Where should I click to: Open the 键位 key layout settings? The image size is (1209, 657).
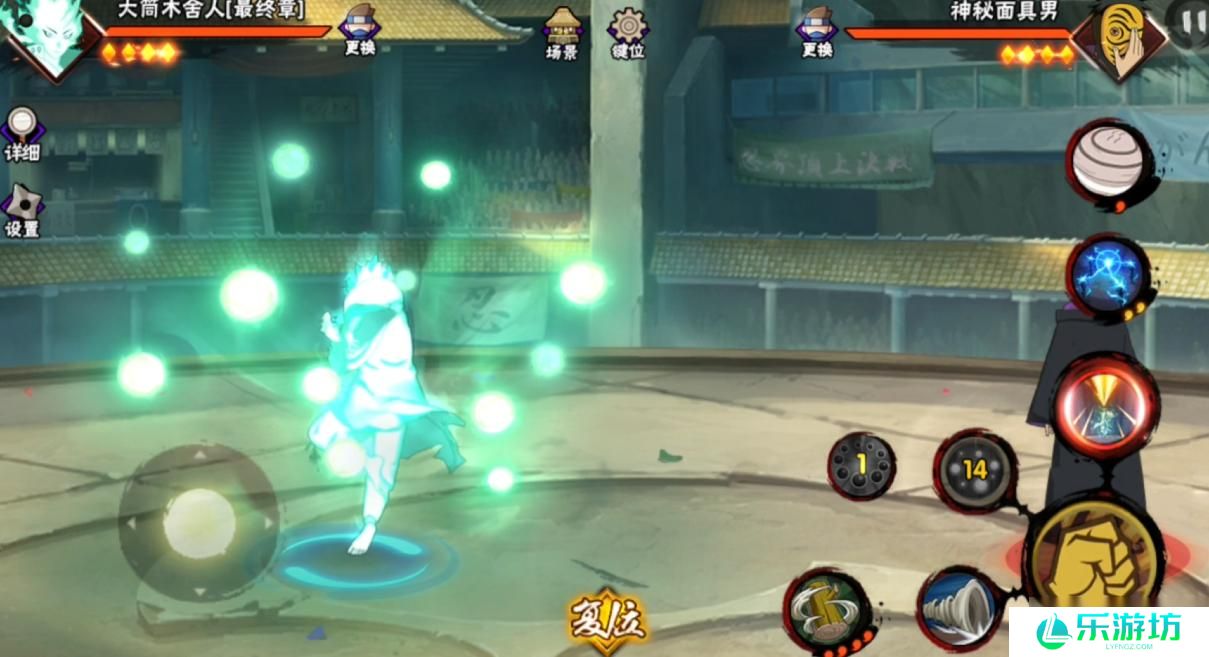point(628,32)
